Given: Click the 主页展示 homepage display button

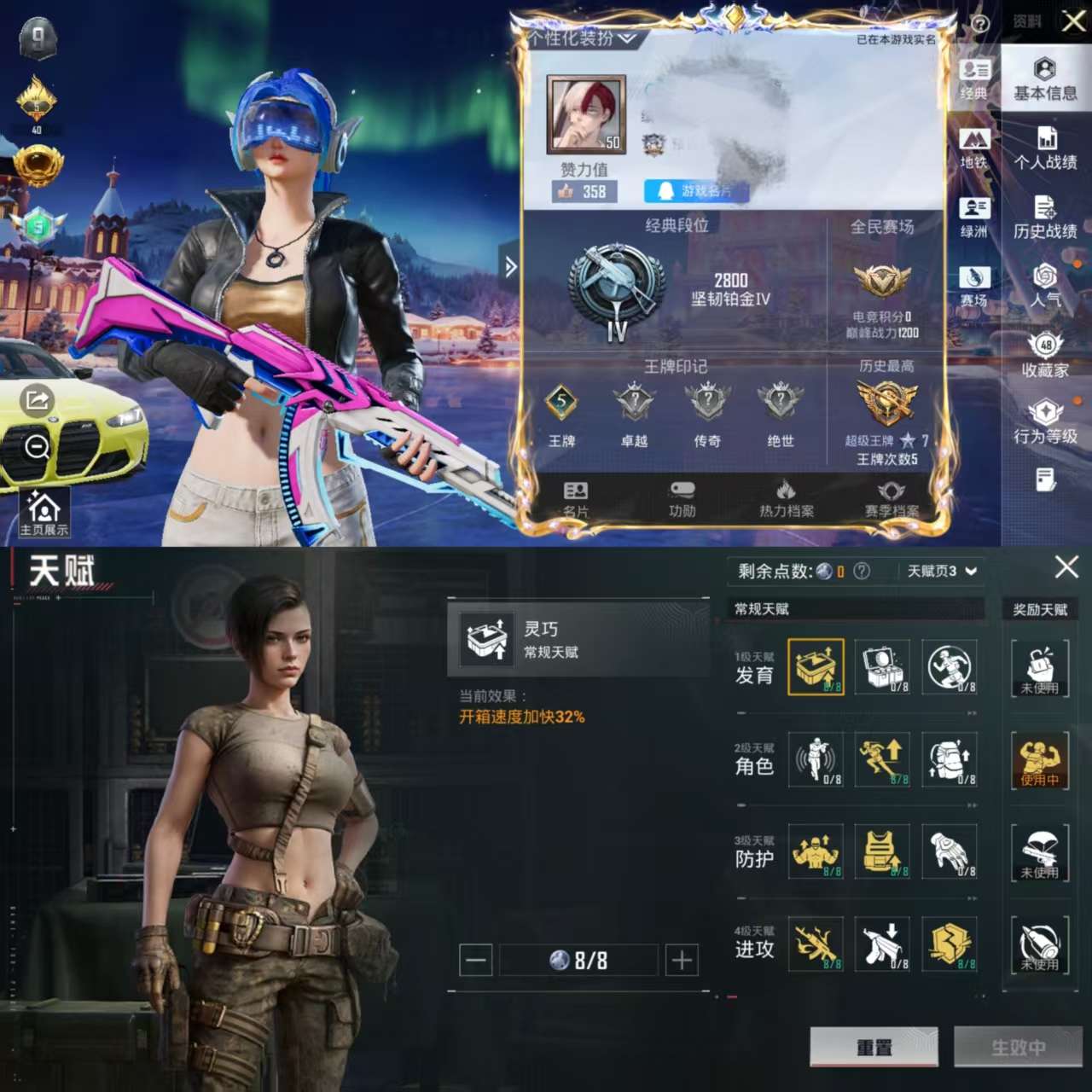Looking at the screenshot, I should pyautogui.click(x=44, y=514).
